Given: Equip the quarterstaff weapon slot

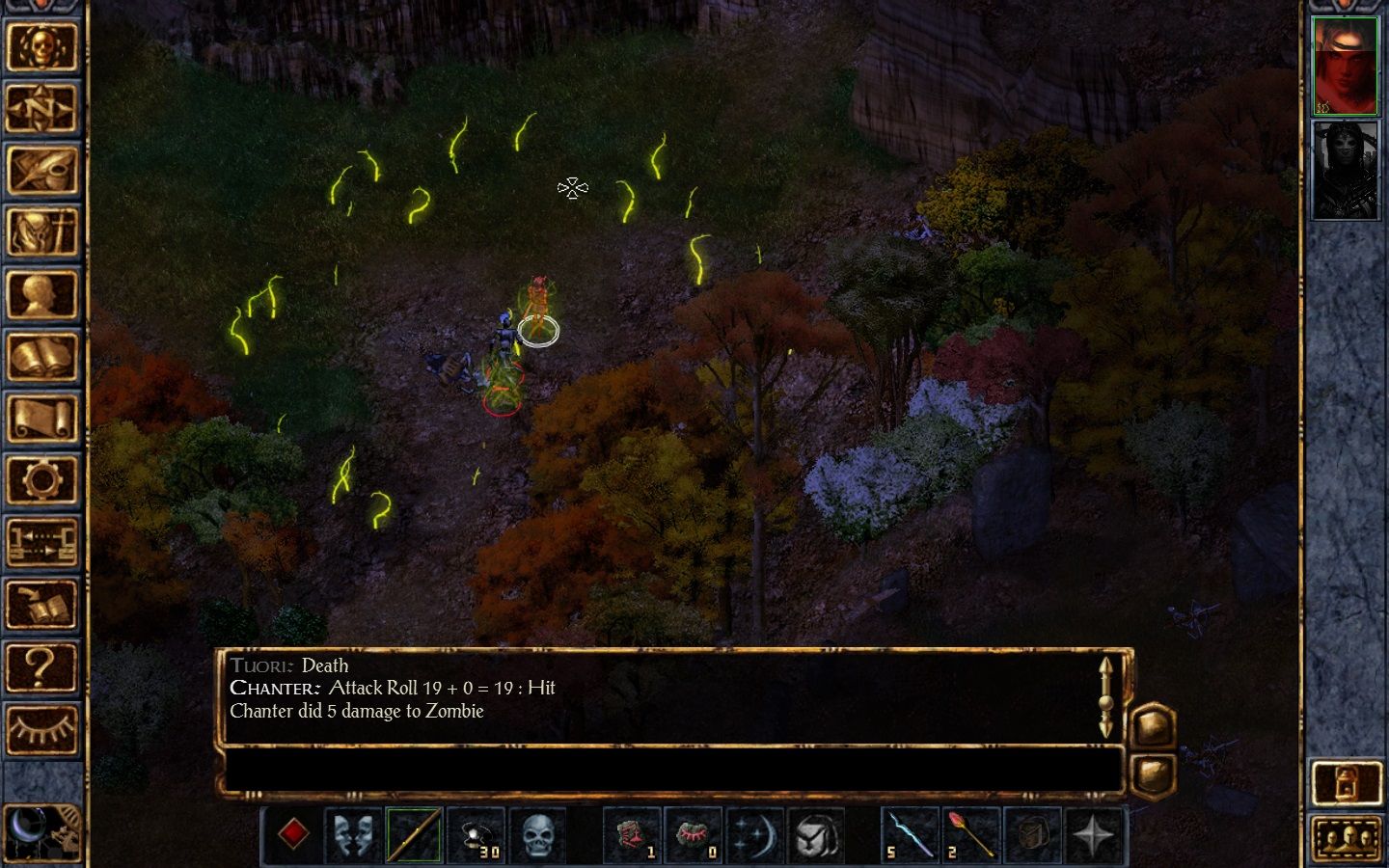Looking at the screenshot, I should 415,834.
